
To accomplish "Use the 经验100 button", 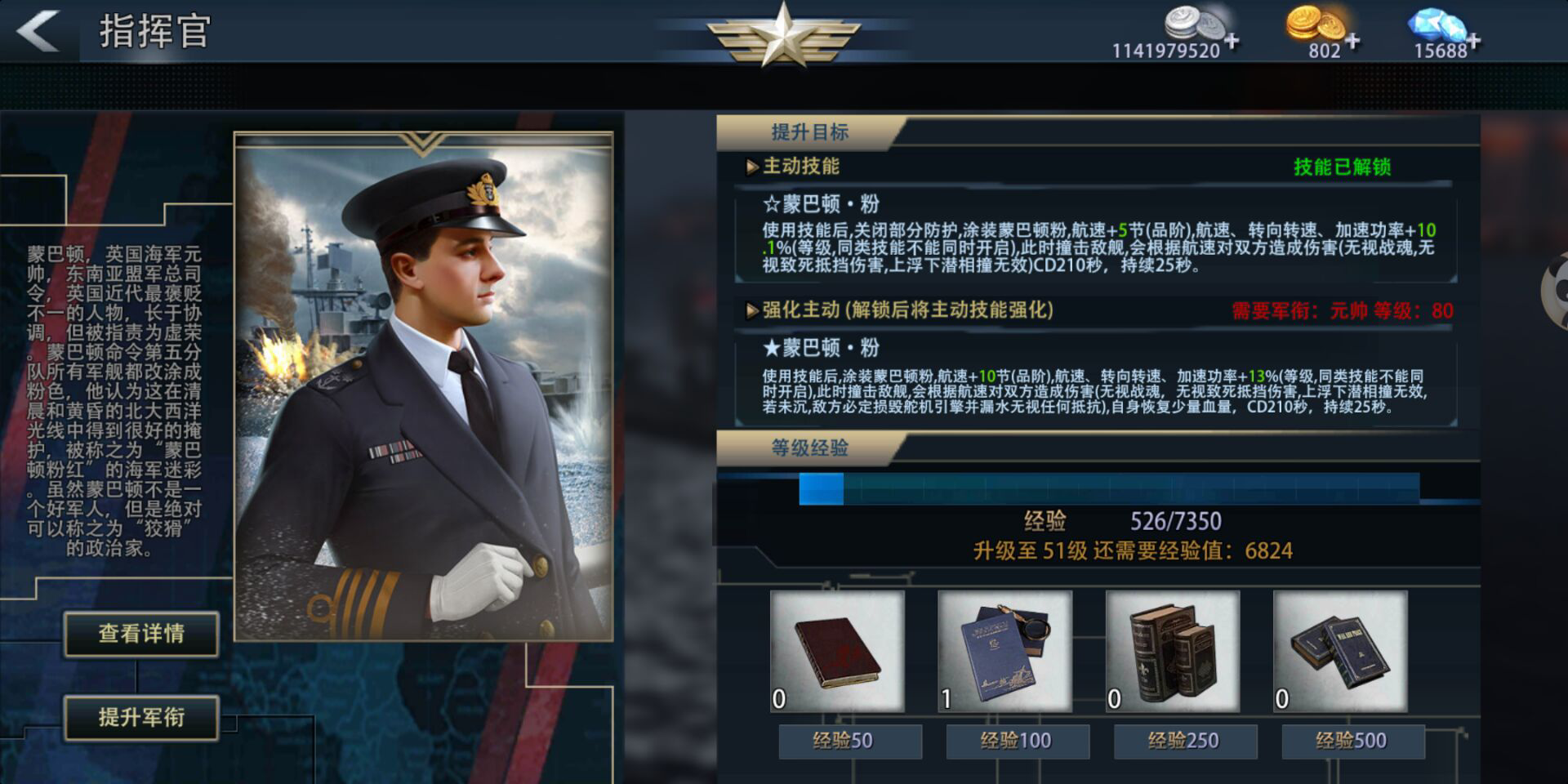I will (1017, 741).
